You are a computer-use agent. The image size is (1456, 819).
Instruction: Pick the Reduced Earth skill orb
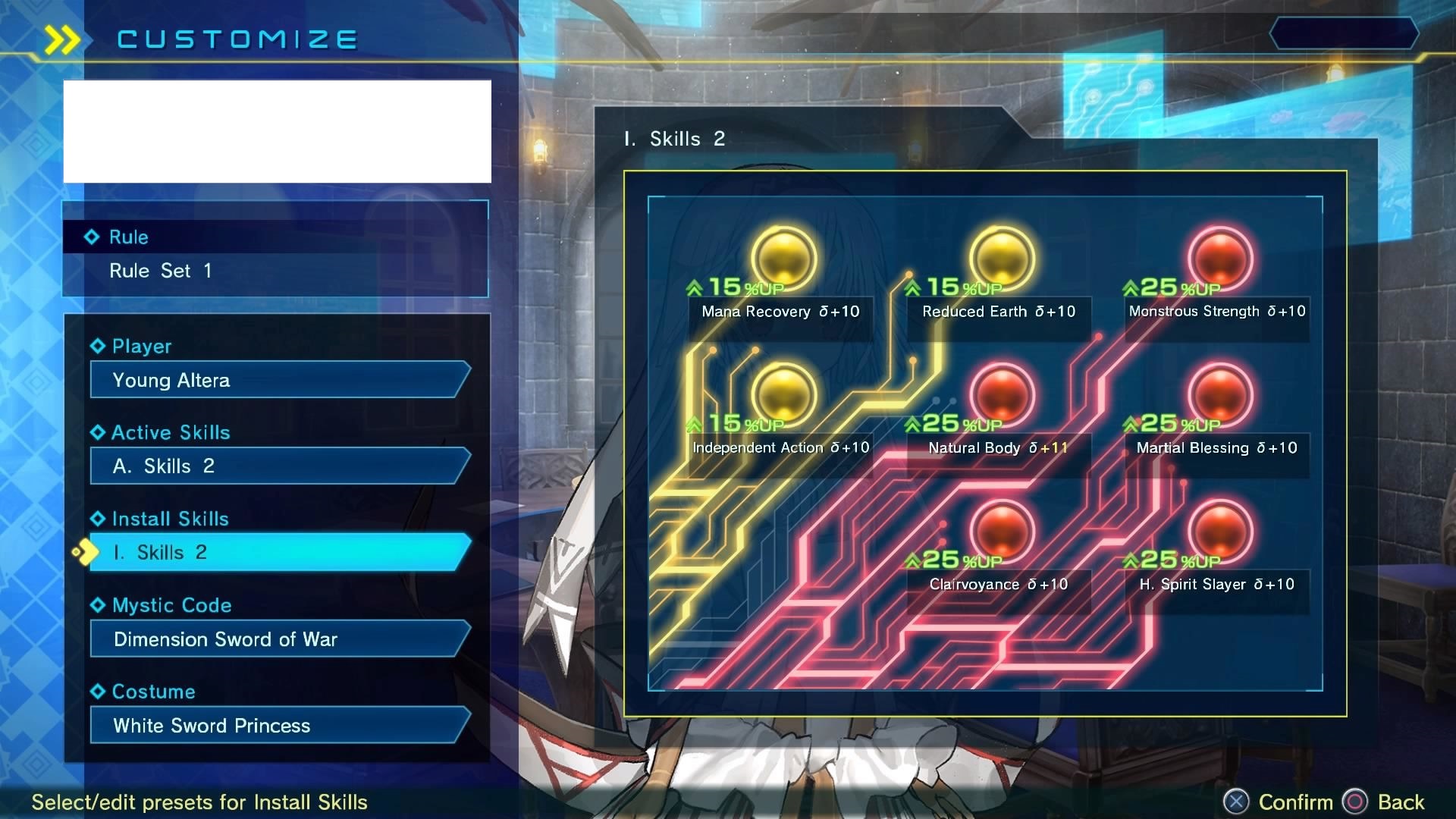1002,258
